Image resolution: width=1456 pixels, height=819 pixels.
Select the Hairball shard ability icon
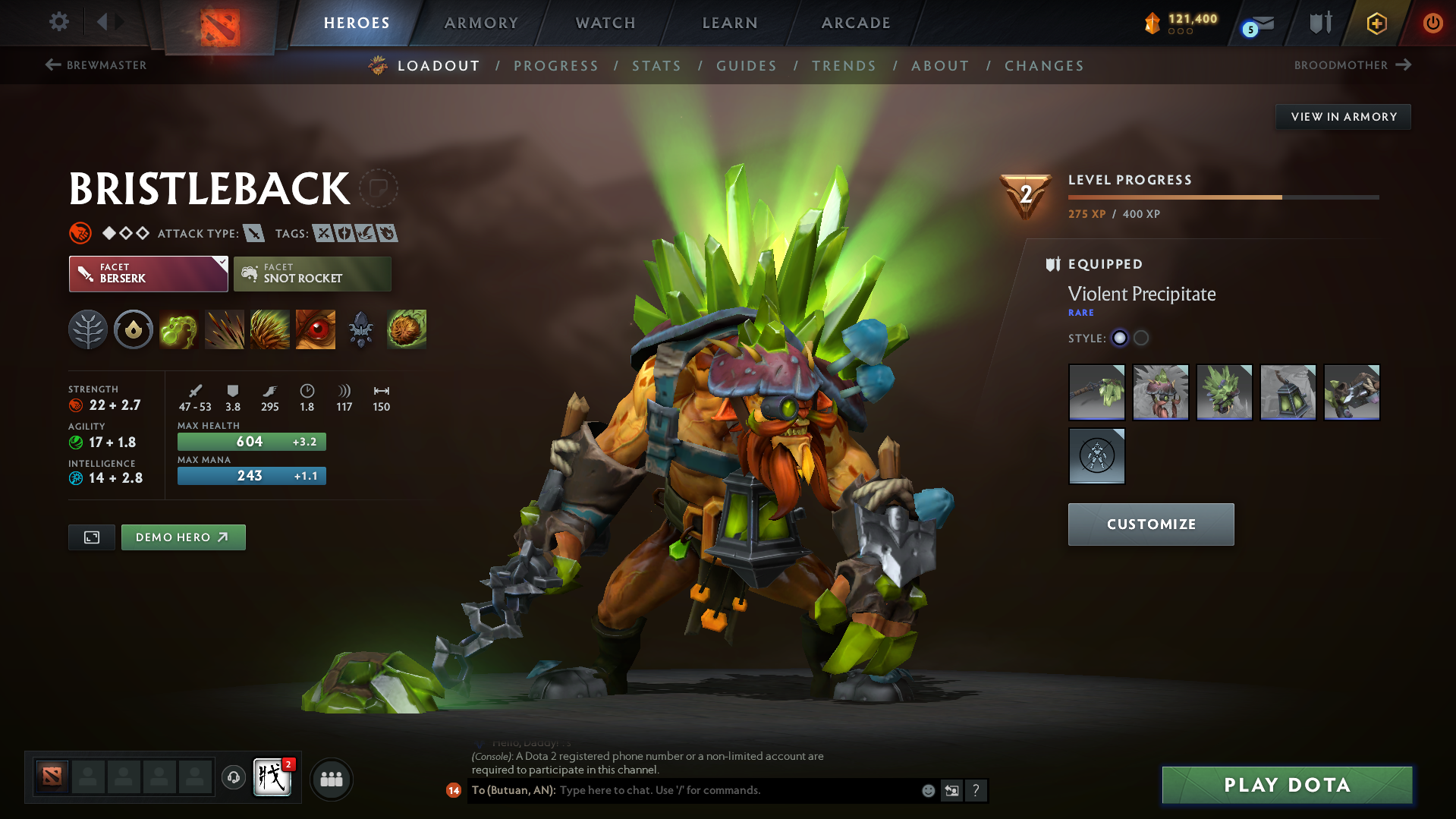[x=407, y=329]
